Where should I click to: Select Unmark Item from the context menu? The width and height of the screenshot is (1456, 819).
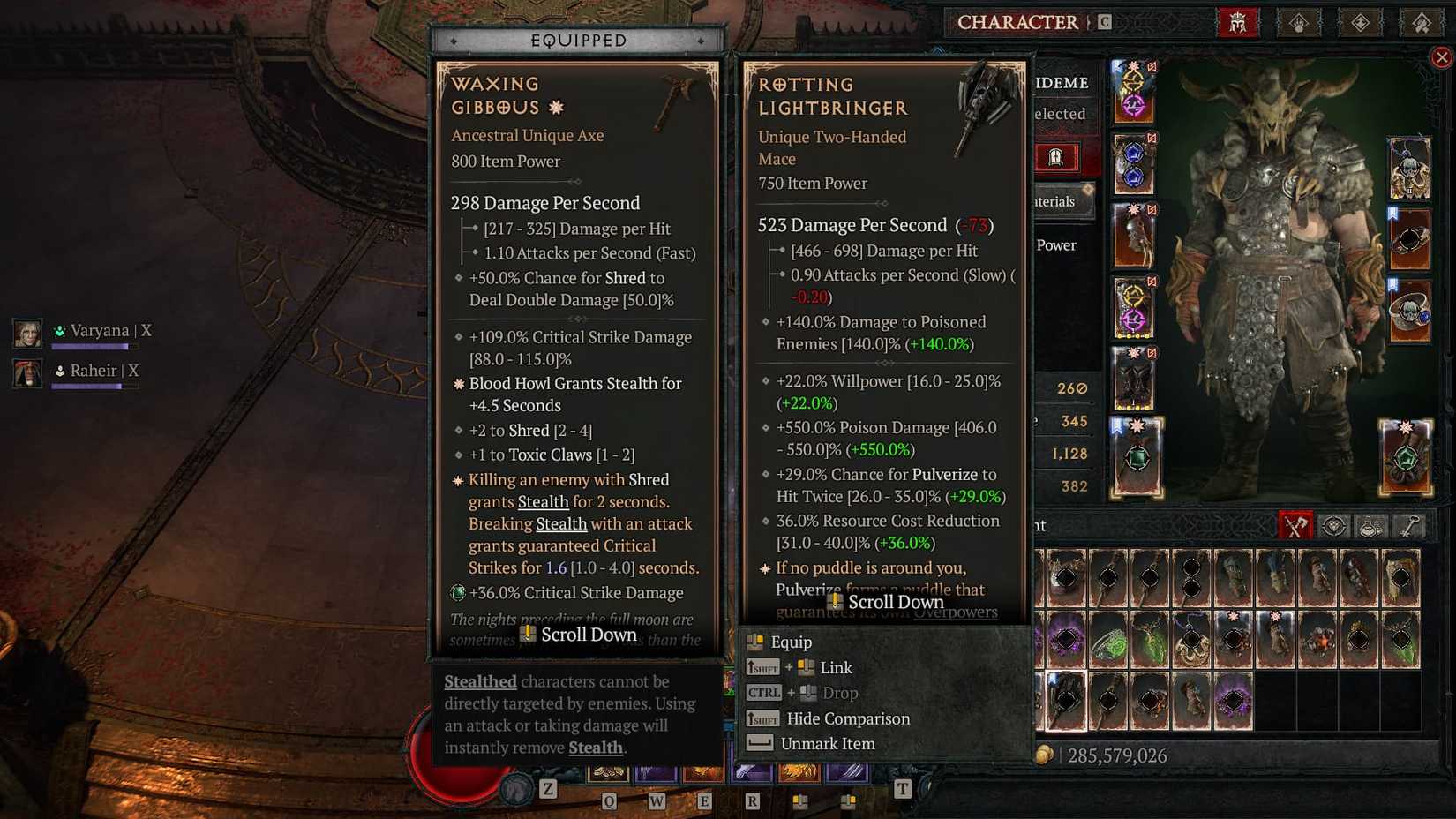[828, 743]
